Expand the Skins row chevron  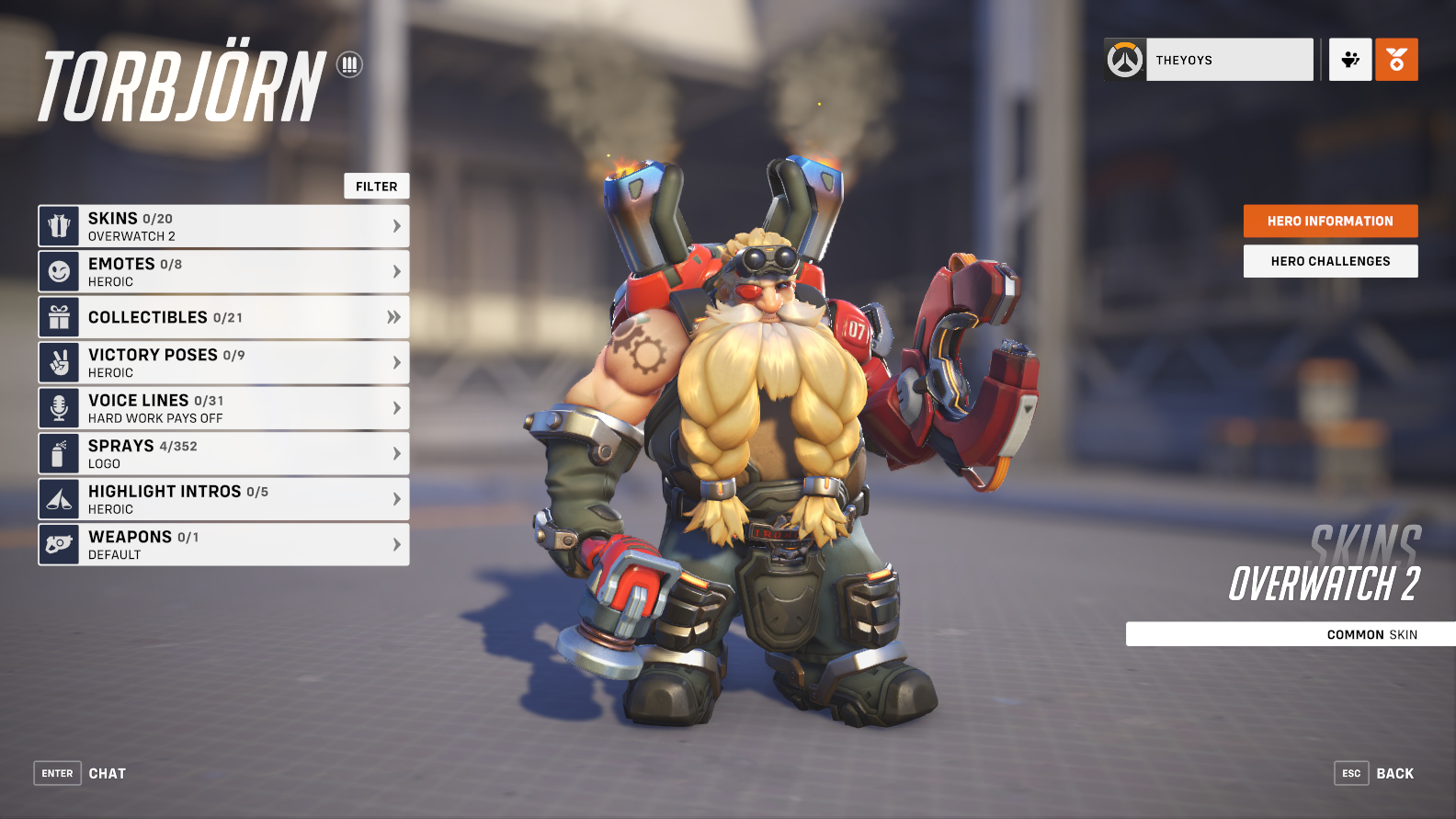click(x=395, y=224)
